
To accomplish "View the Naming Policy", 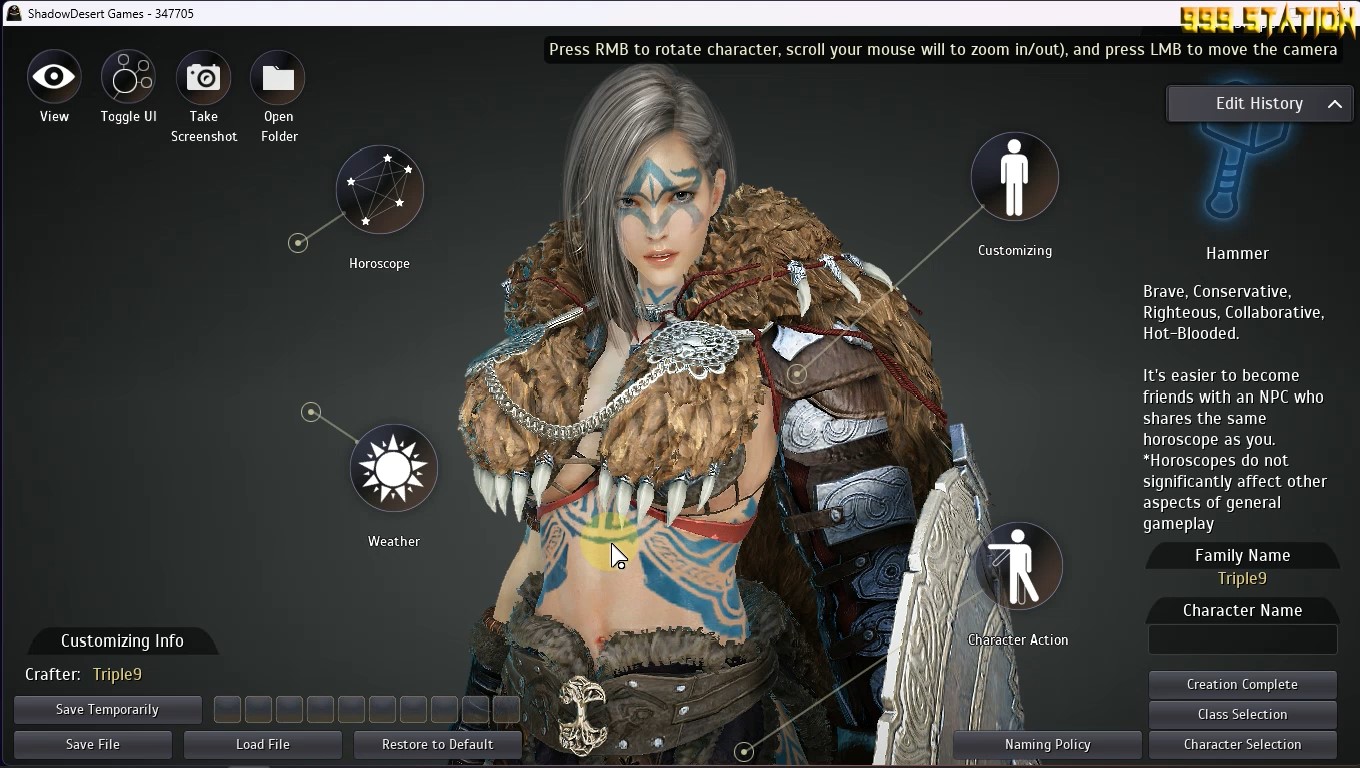I will (1047, 745).
